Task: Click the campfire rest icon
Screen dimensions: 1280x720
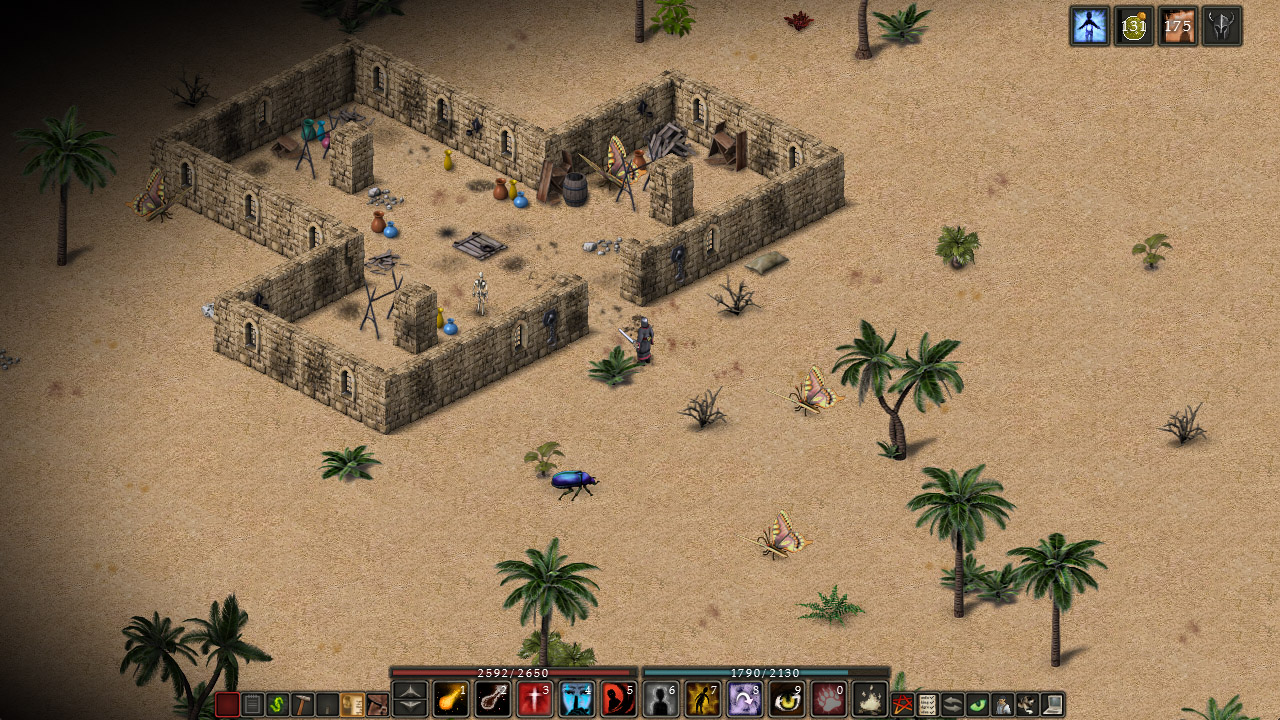Action: (x=871, y=699)
